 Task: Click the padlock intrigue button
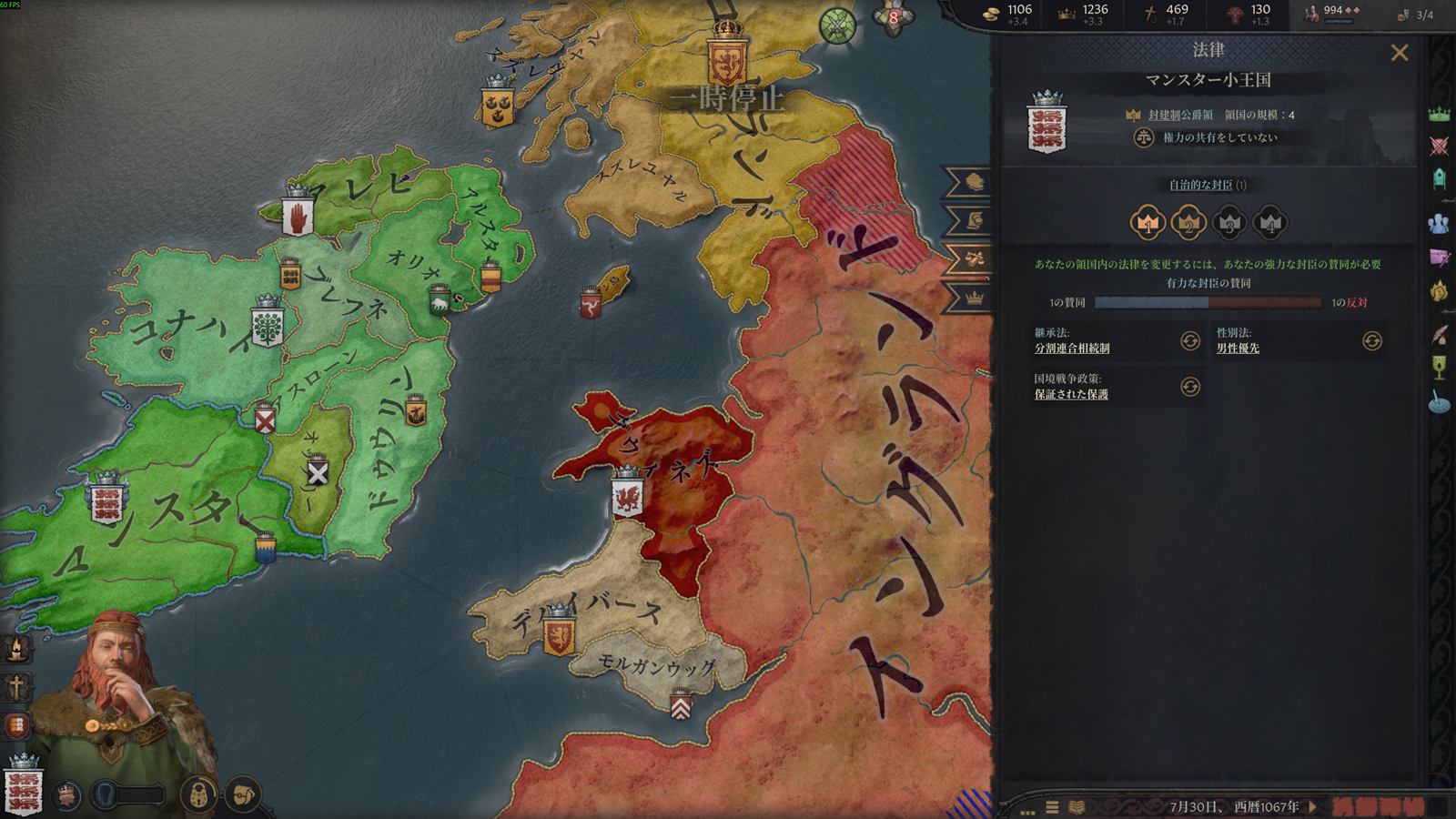pos(197,794)
